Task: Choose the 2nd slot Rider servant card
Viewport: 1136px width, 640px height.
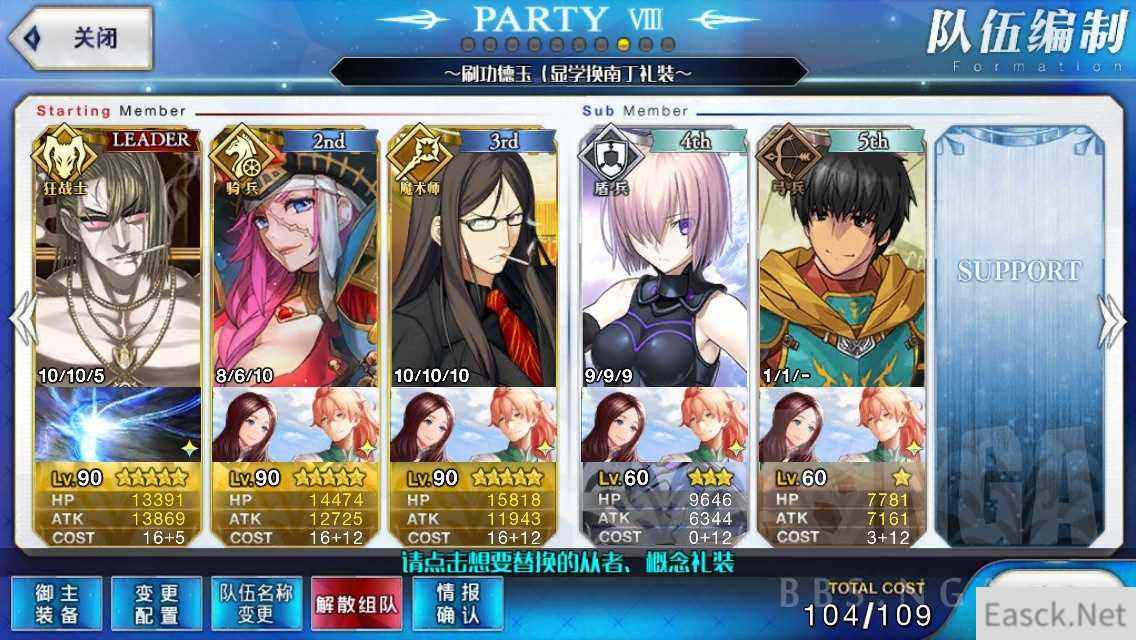Action: point(295,260)
